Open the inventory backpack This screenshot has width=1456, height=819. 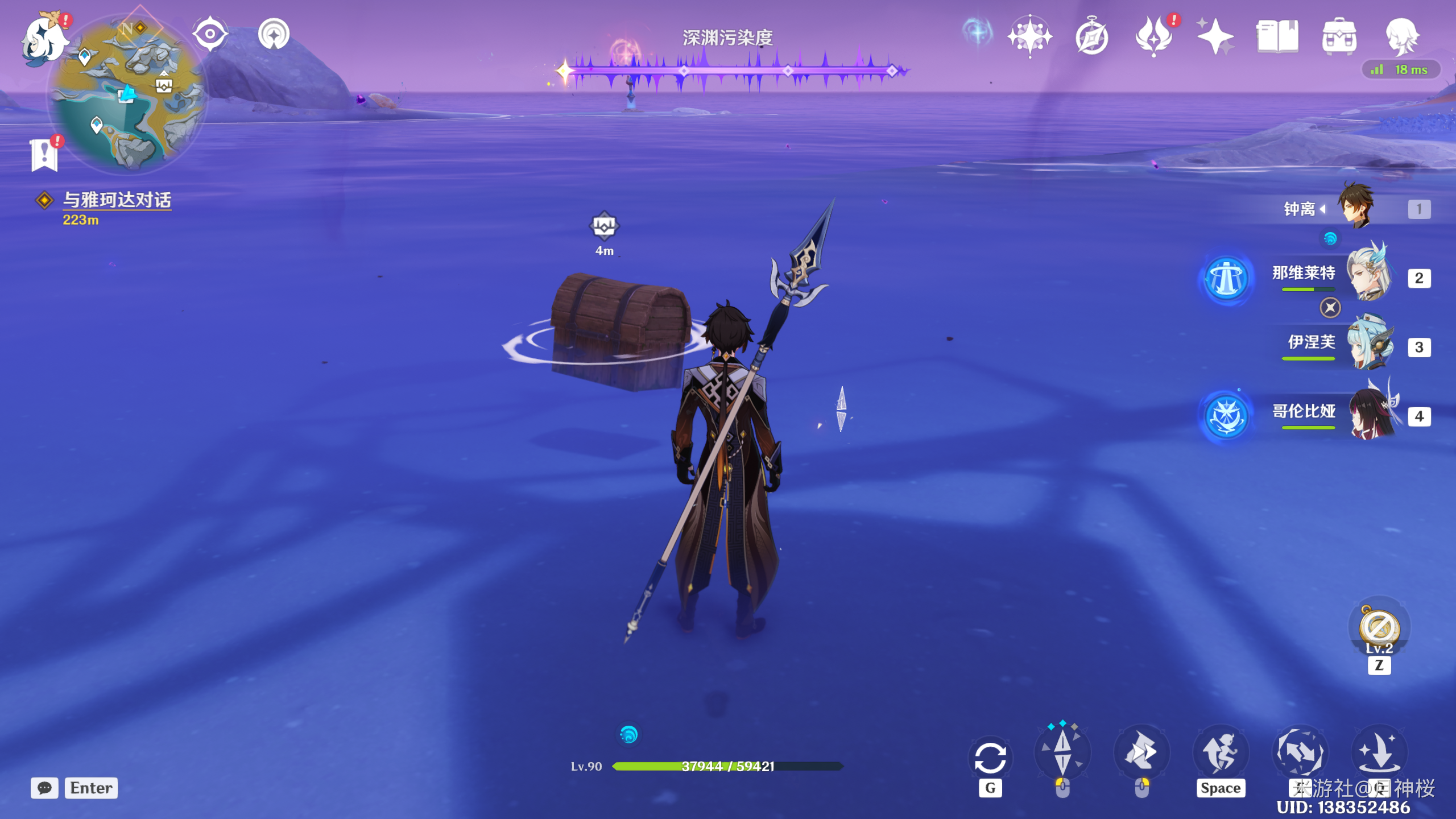pyautogui.click(x=1339, y=36)
